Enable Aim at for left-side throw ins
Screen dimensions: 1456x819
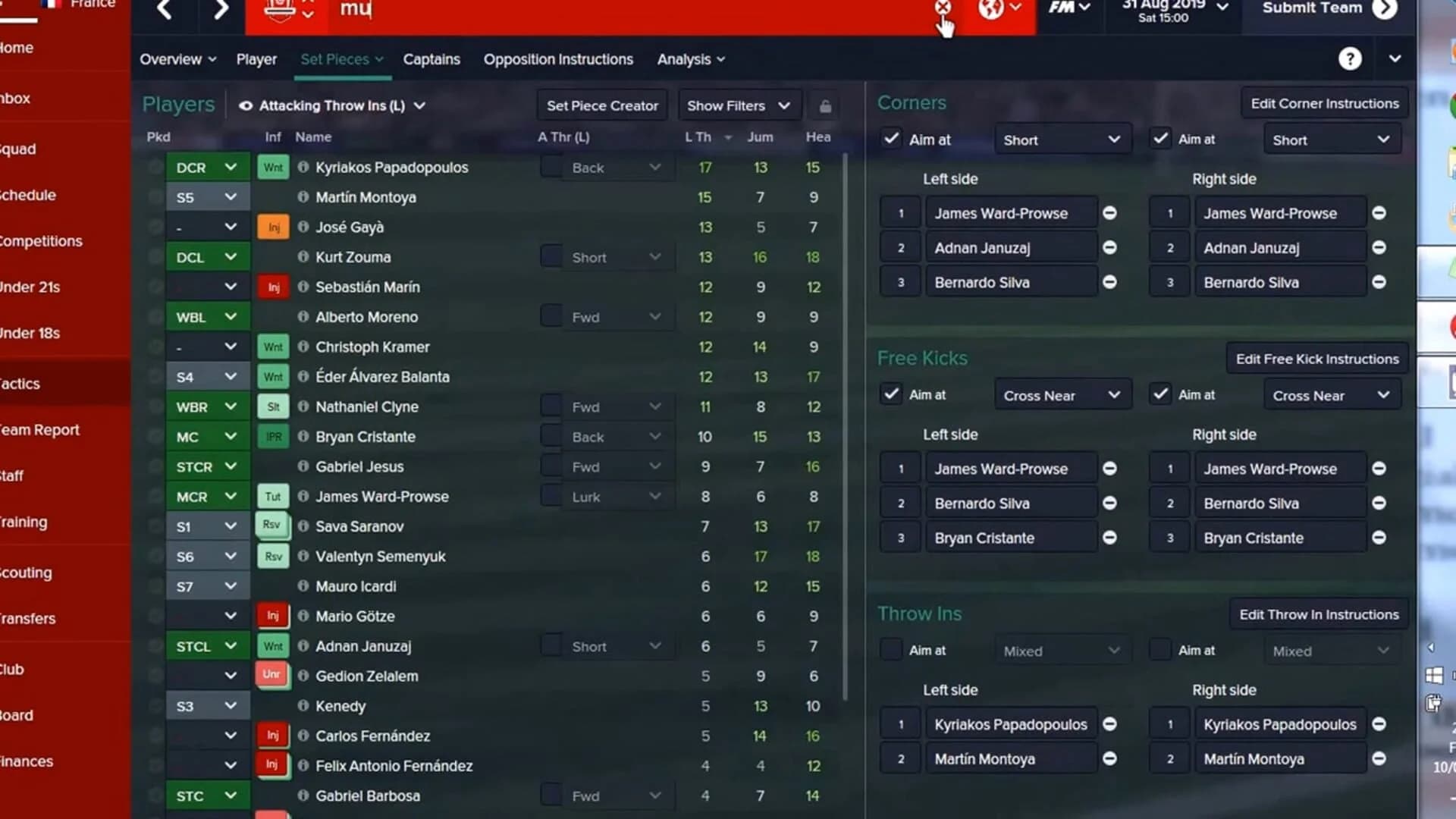pos(890,650)
